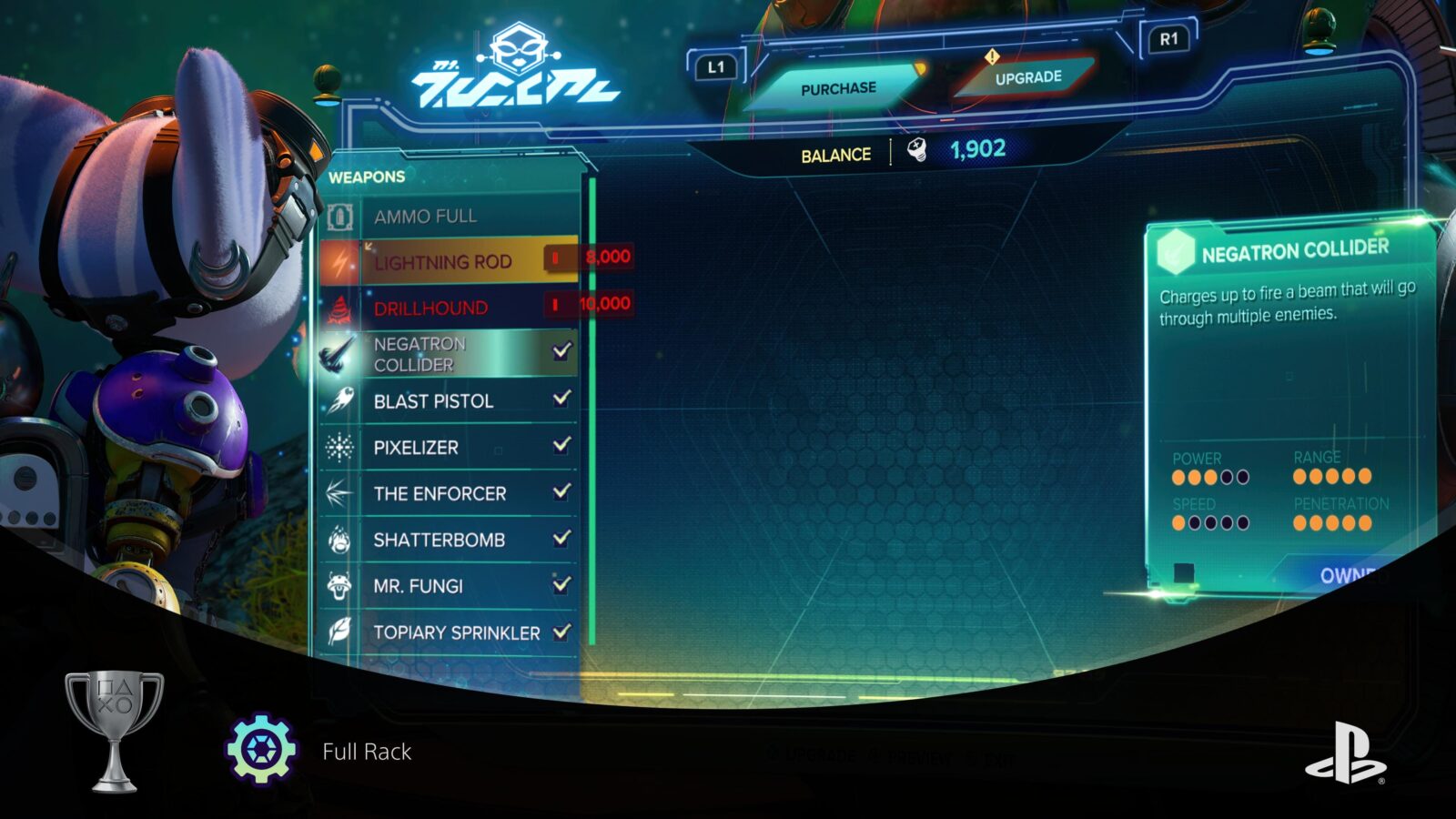The width and height of the screenshot is (1456, 819).
Task: Select the Lightning Rod weapon icon
Action: click(x=339, y=262)
